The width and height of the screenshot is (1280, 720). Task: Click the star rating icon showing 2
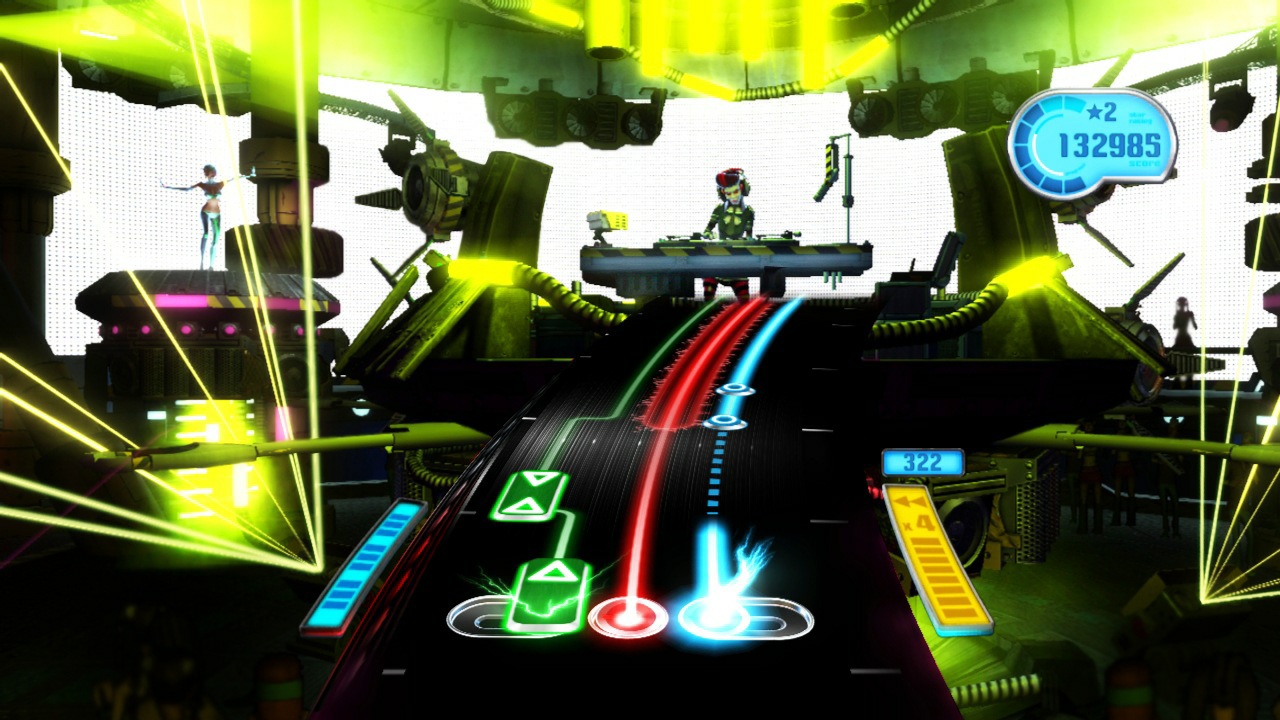coord(1095,114)
